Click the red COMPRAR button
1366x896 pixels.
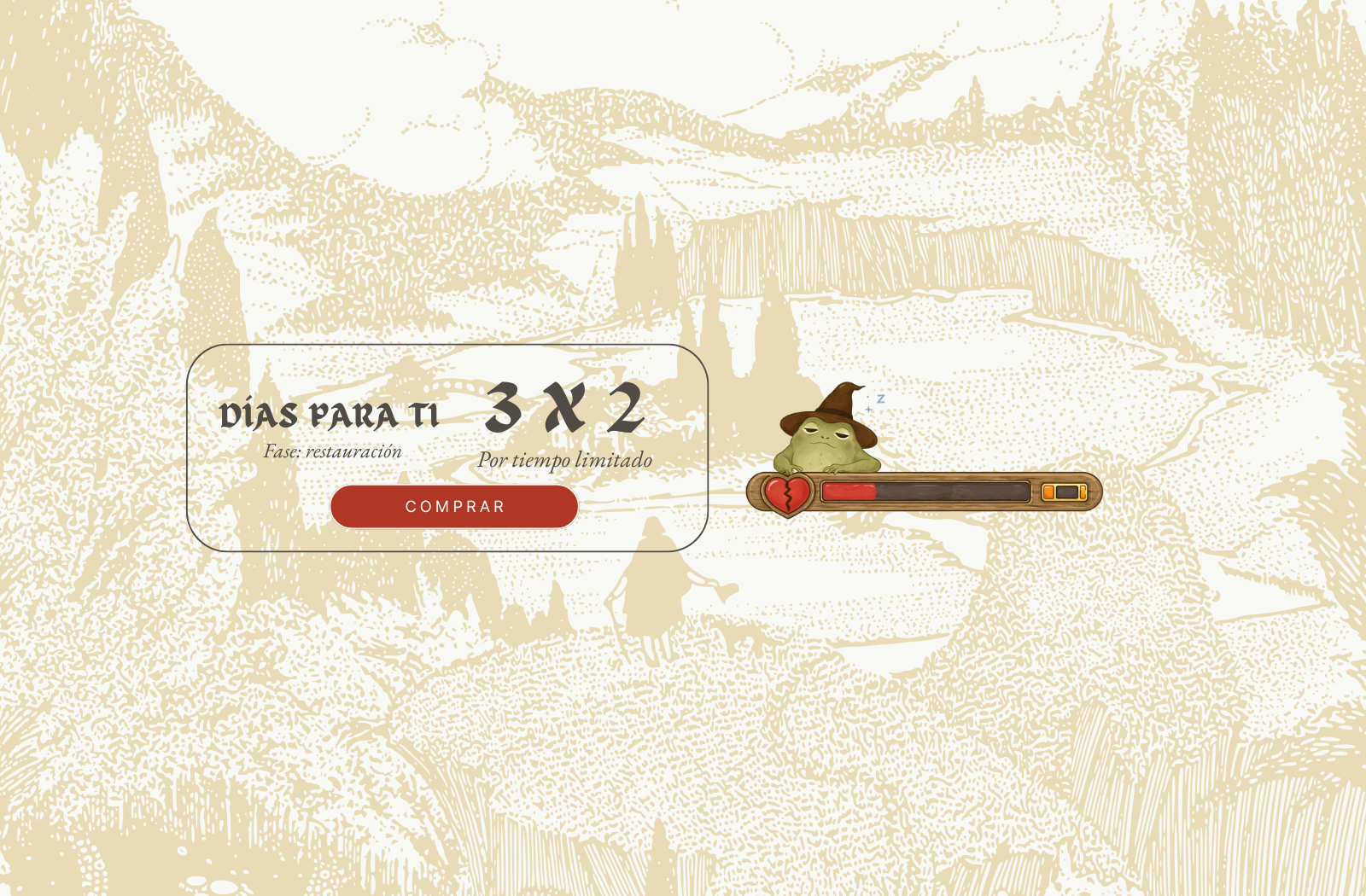click(x=454, y=507)
